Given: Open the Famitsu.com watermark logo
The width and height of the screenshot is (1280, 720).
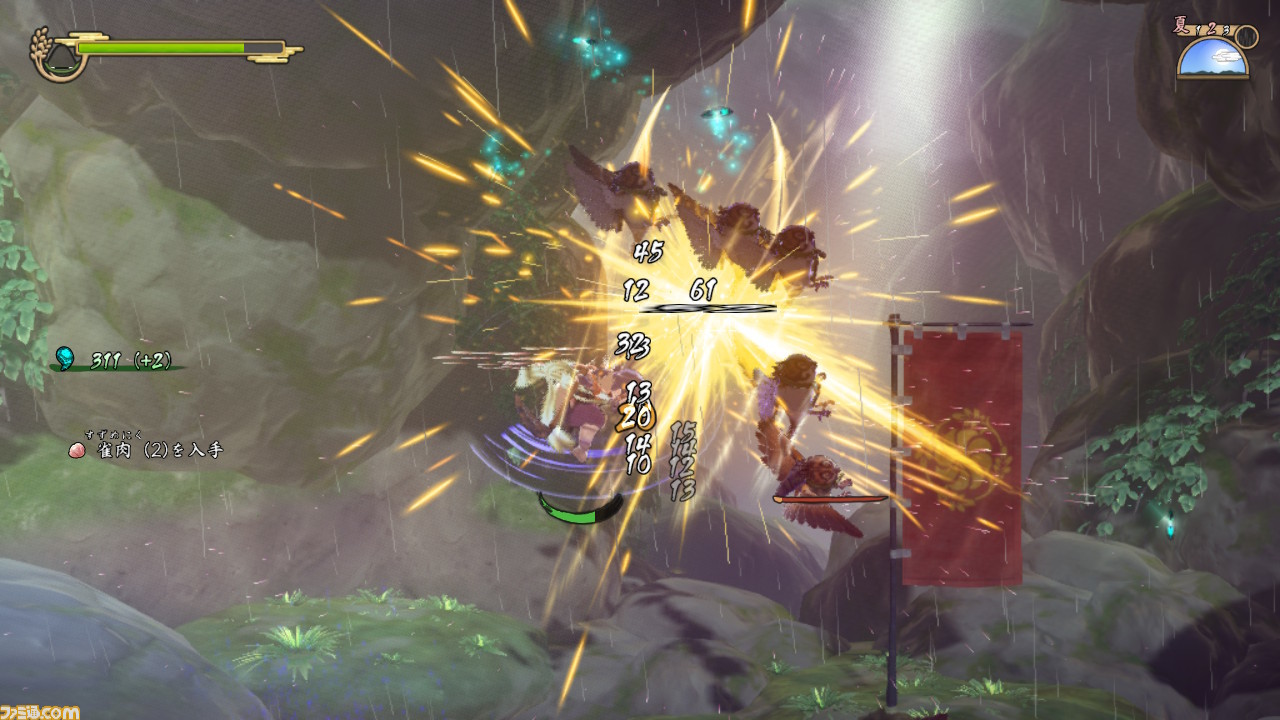Looking at the screenshot, I should 40,711.
